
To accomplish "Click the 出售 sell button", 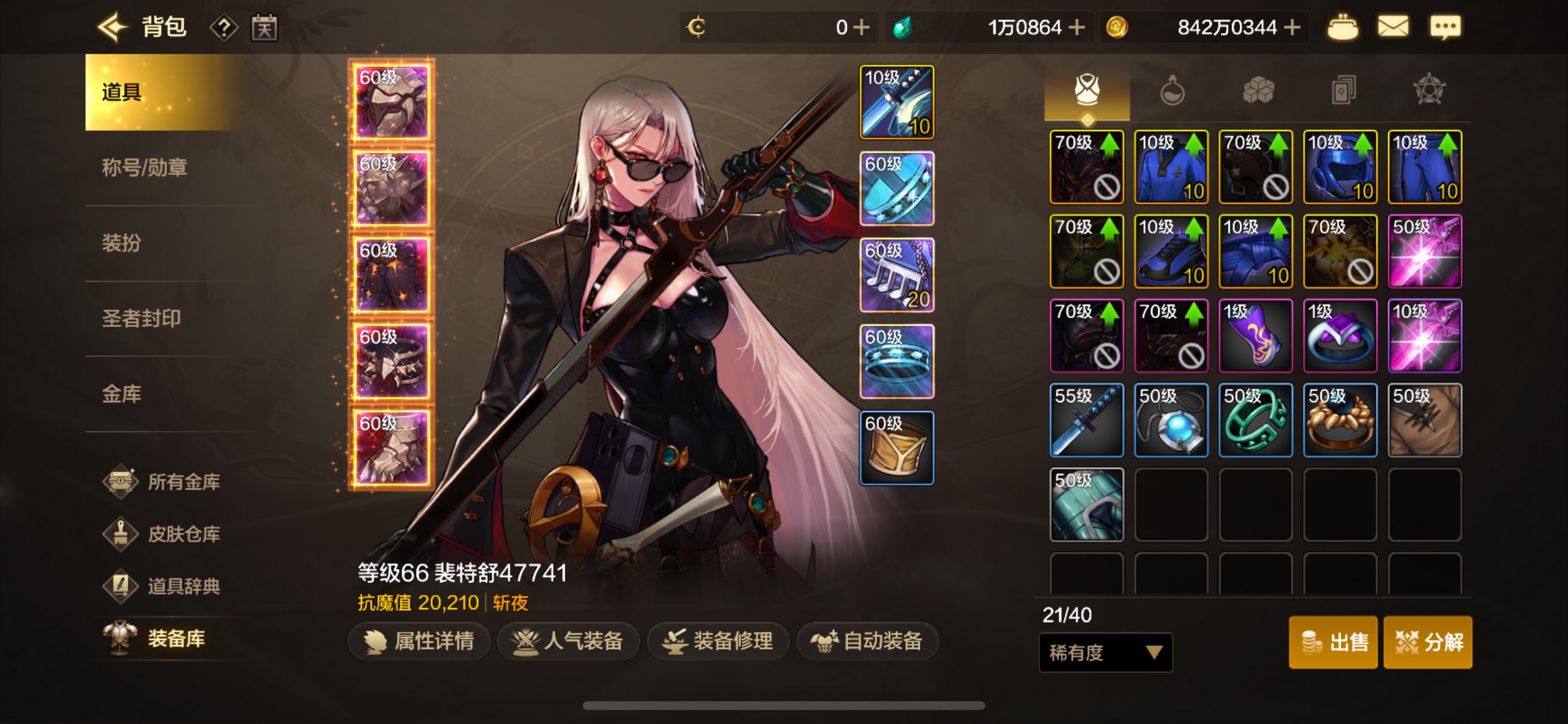I will click(1333, 642).
